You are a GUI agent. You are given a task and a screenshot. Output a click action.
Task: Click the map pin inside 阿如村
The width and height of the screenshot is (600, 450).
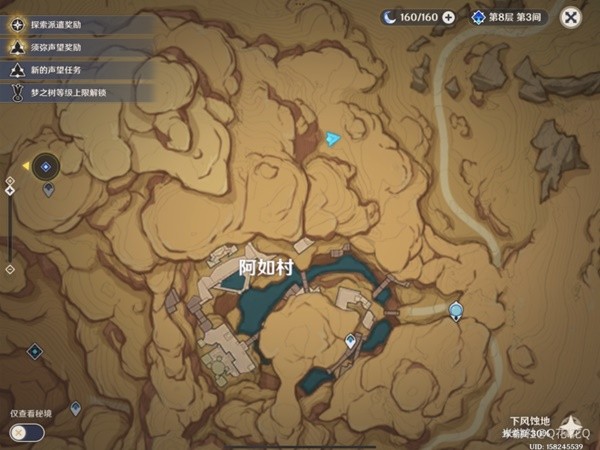350,342
